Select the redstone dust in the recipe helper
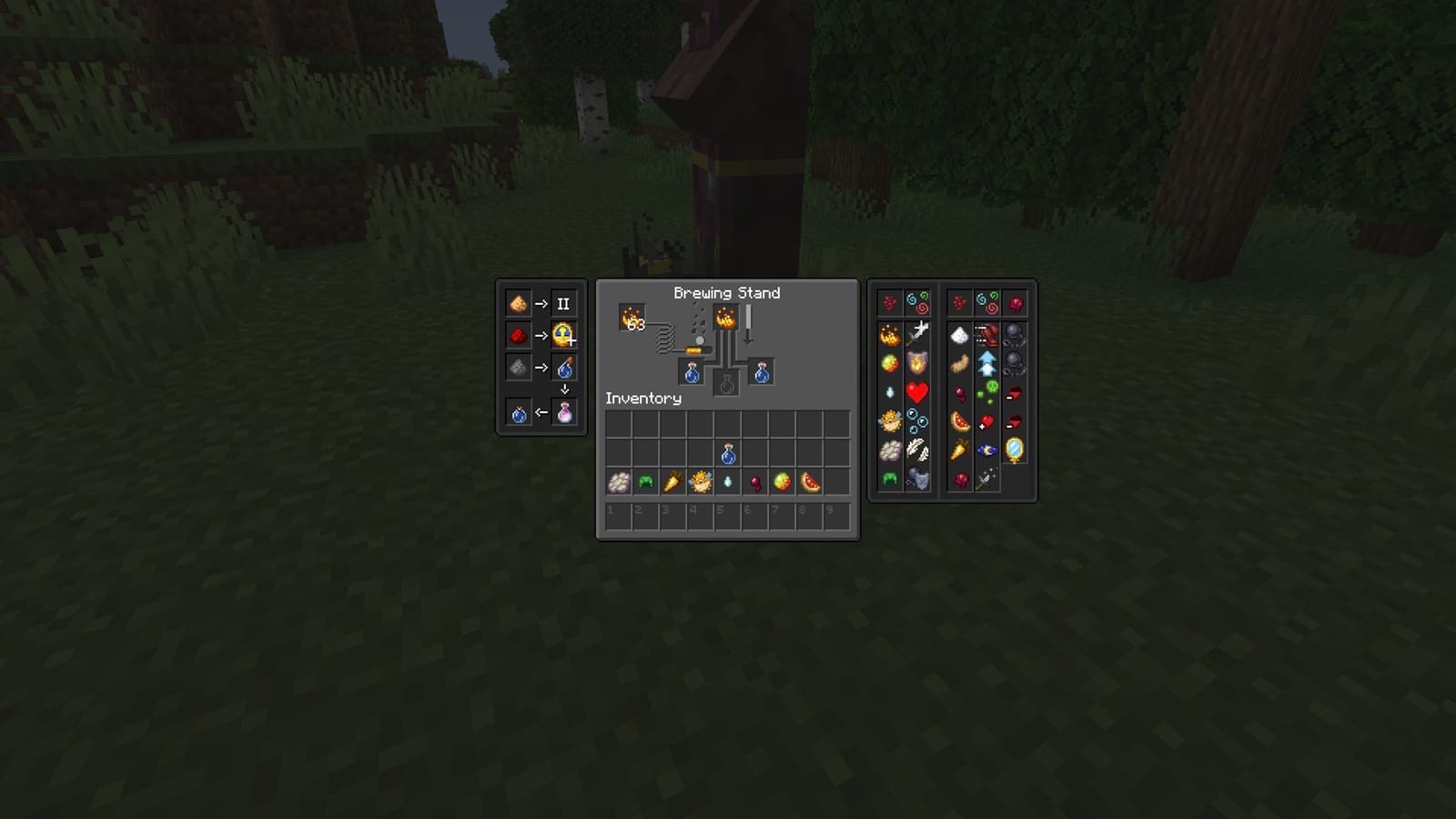 pos(519,335)
